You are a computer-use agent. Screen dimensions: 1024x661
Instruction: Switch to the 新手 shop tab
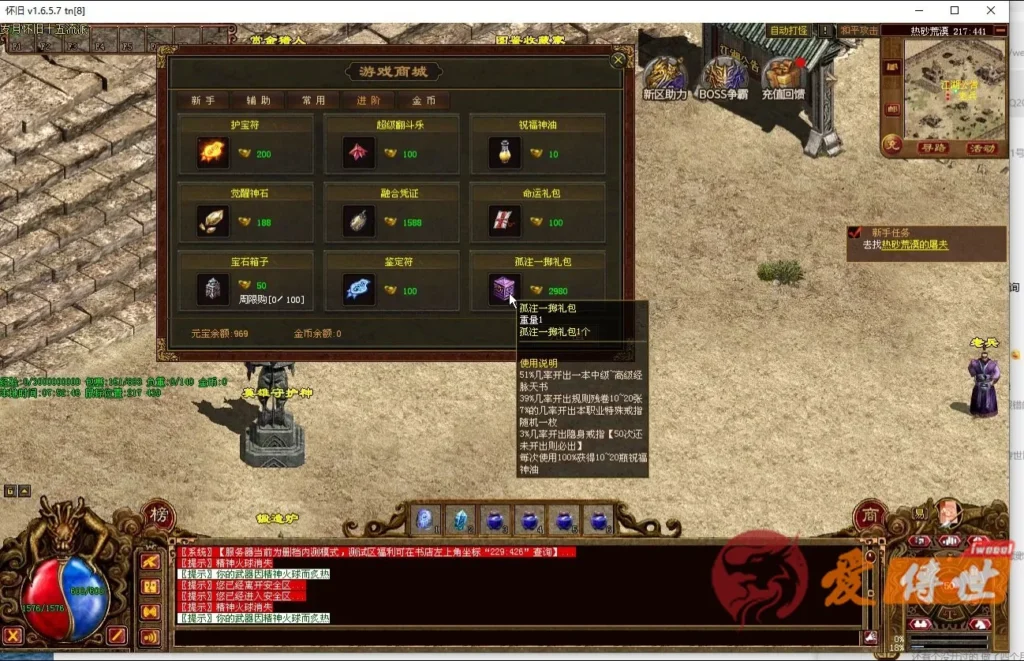pyautogui.click(x=203, y=101)
